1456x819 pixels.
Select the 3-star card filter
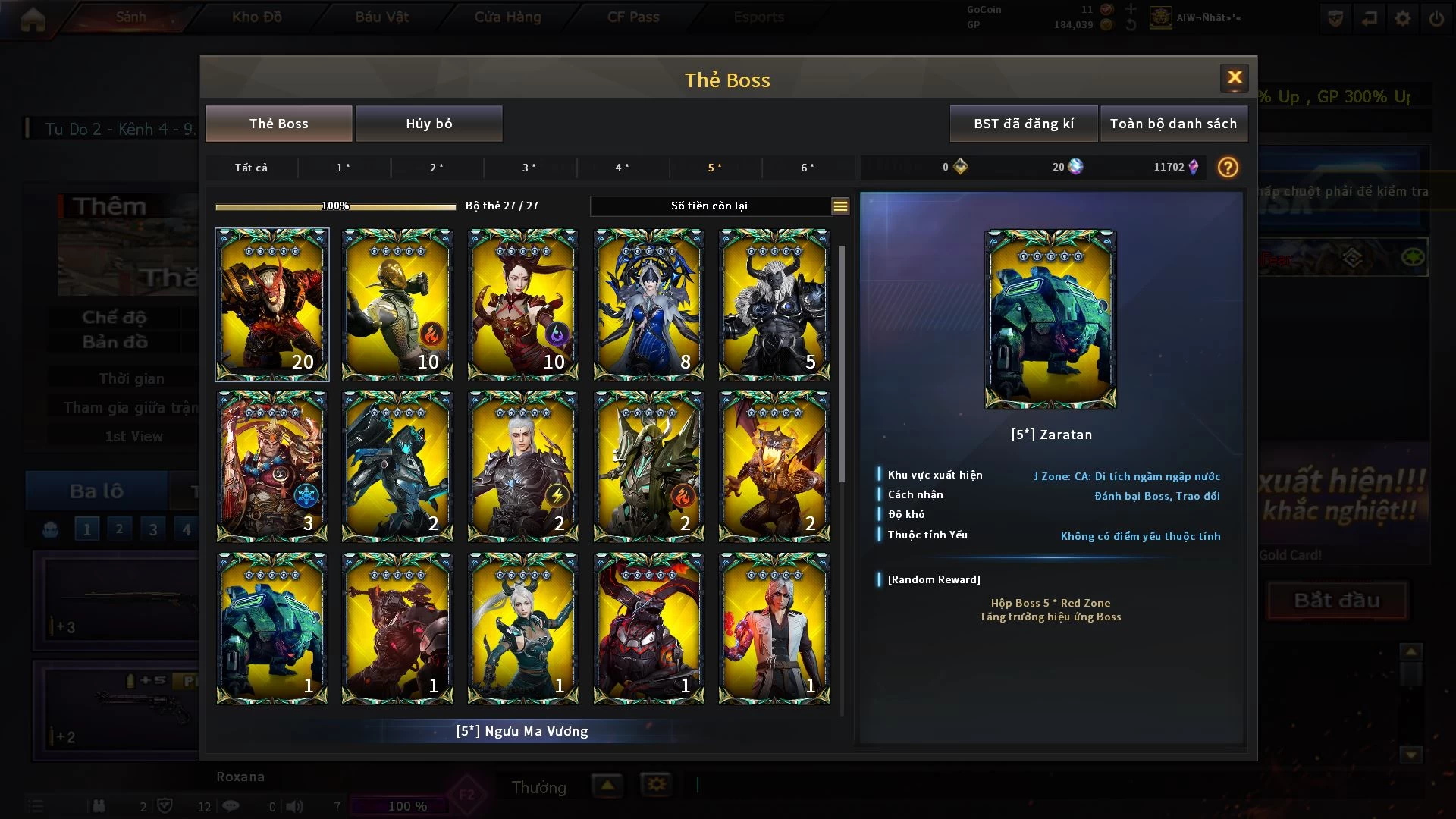529,168
